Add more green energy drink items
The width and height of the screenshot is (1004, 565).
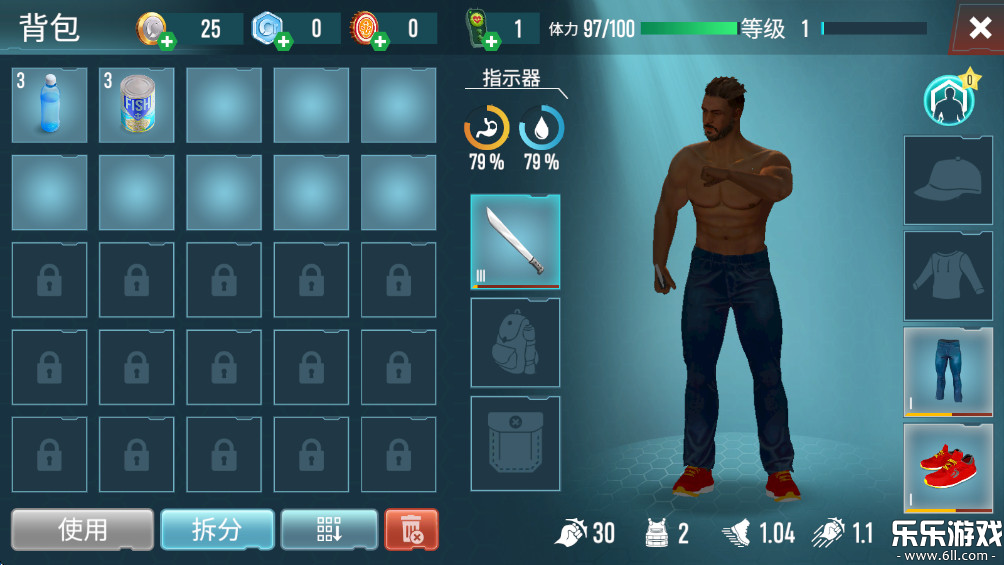tap(492, 42)
